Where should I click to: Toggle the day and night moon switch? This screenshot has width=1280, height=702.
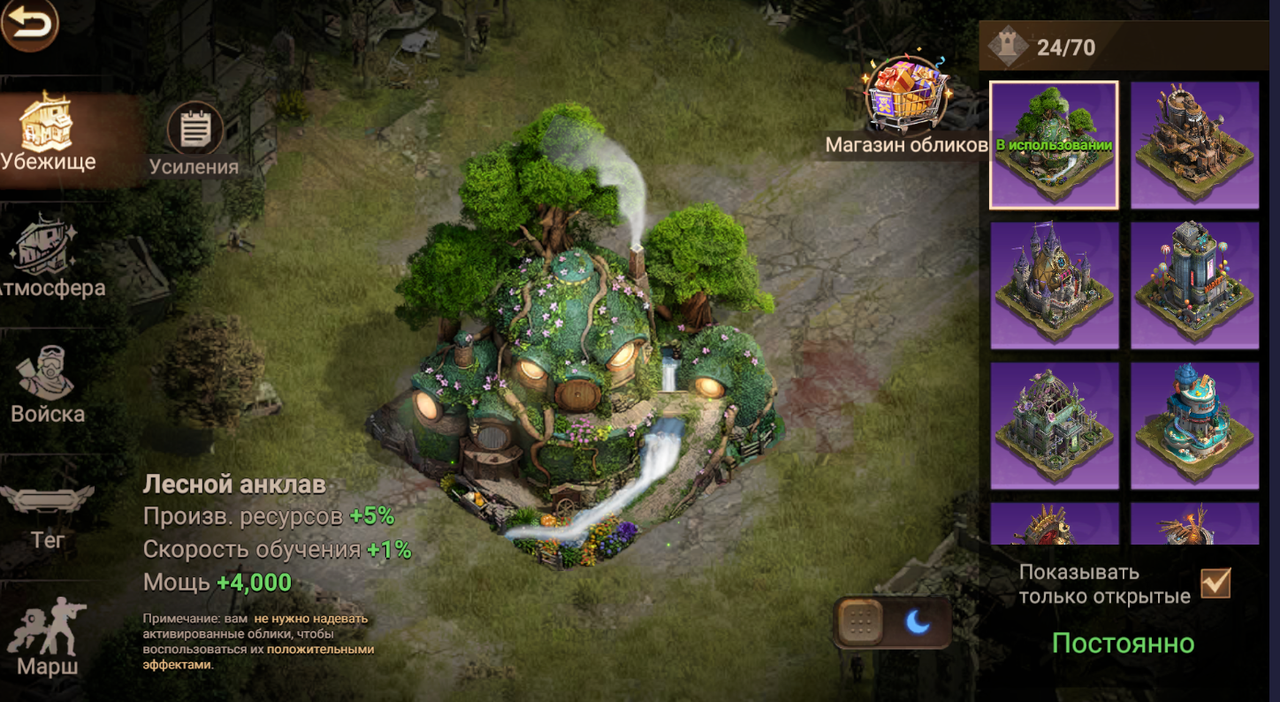click(893, 623)
